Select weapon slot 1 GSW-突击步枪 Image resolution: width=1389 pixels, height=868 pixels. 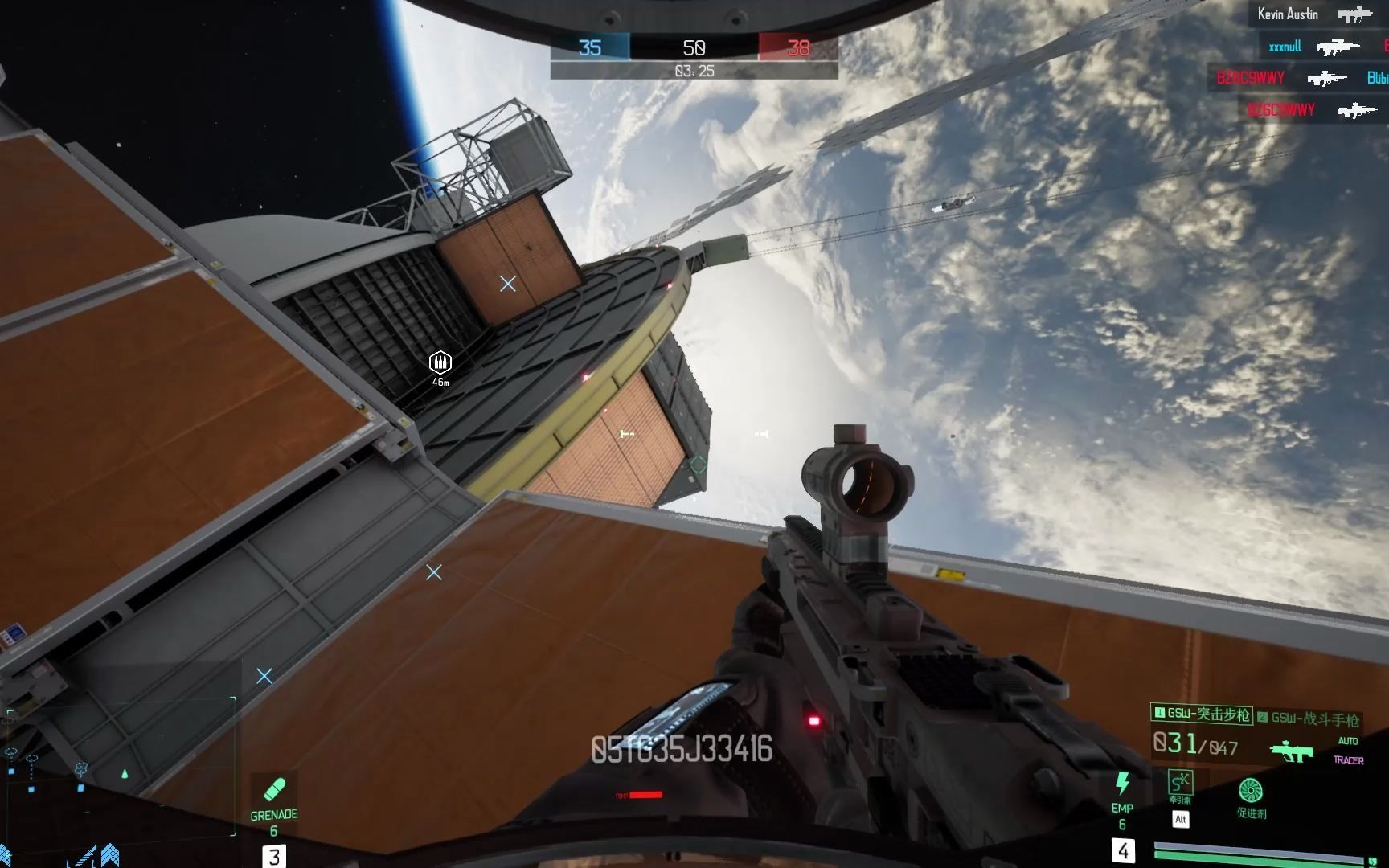(1202, 714)
